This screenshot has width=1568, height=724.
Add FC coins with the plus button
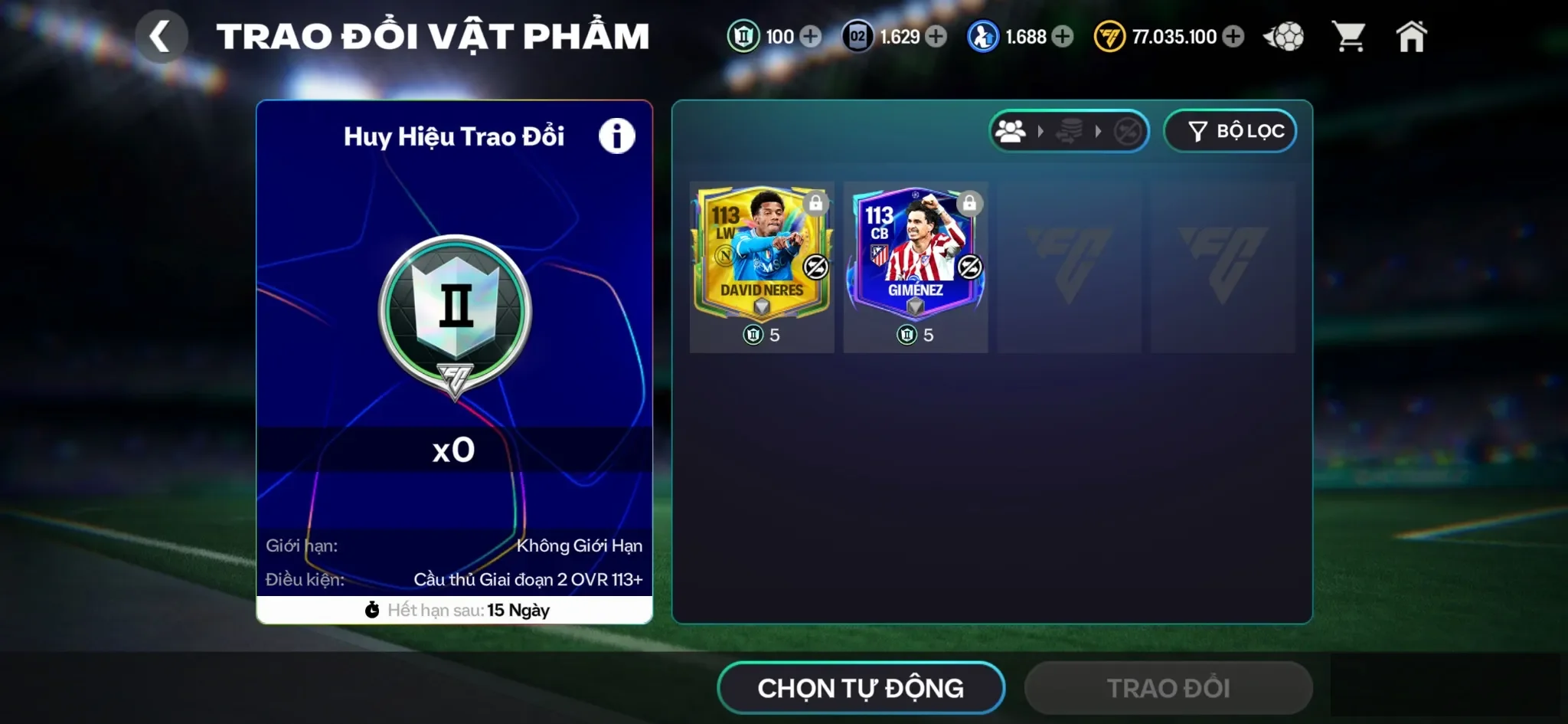coord(1232,36)
